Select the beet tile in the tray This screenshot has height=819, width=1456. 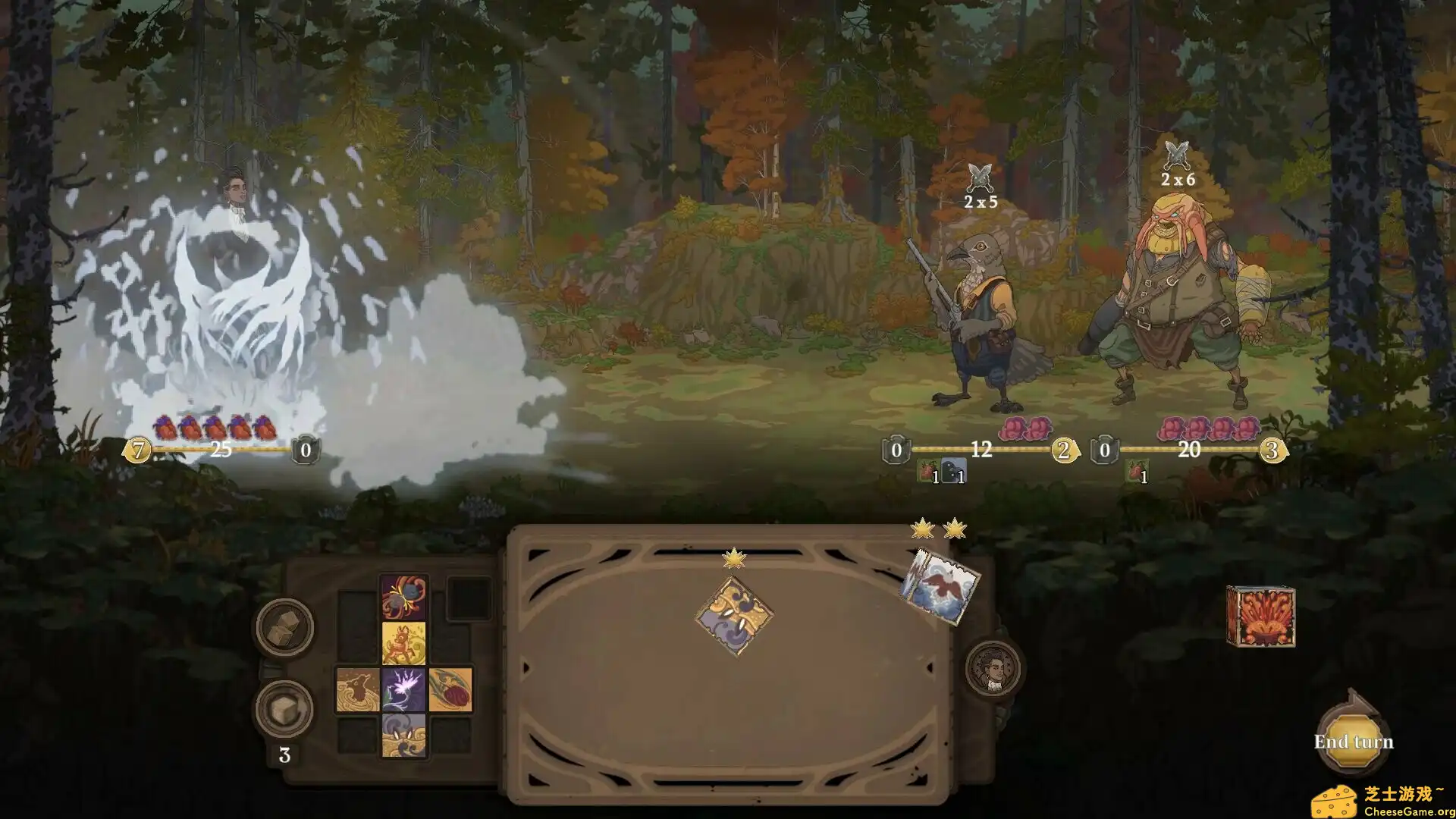[x=450, y=689]
